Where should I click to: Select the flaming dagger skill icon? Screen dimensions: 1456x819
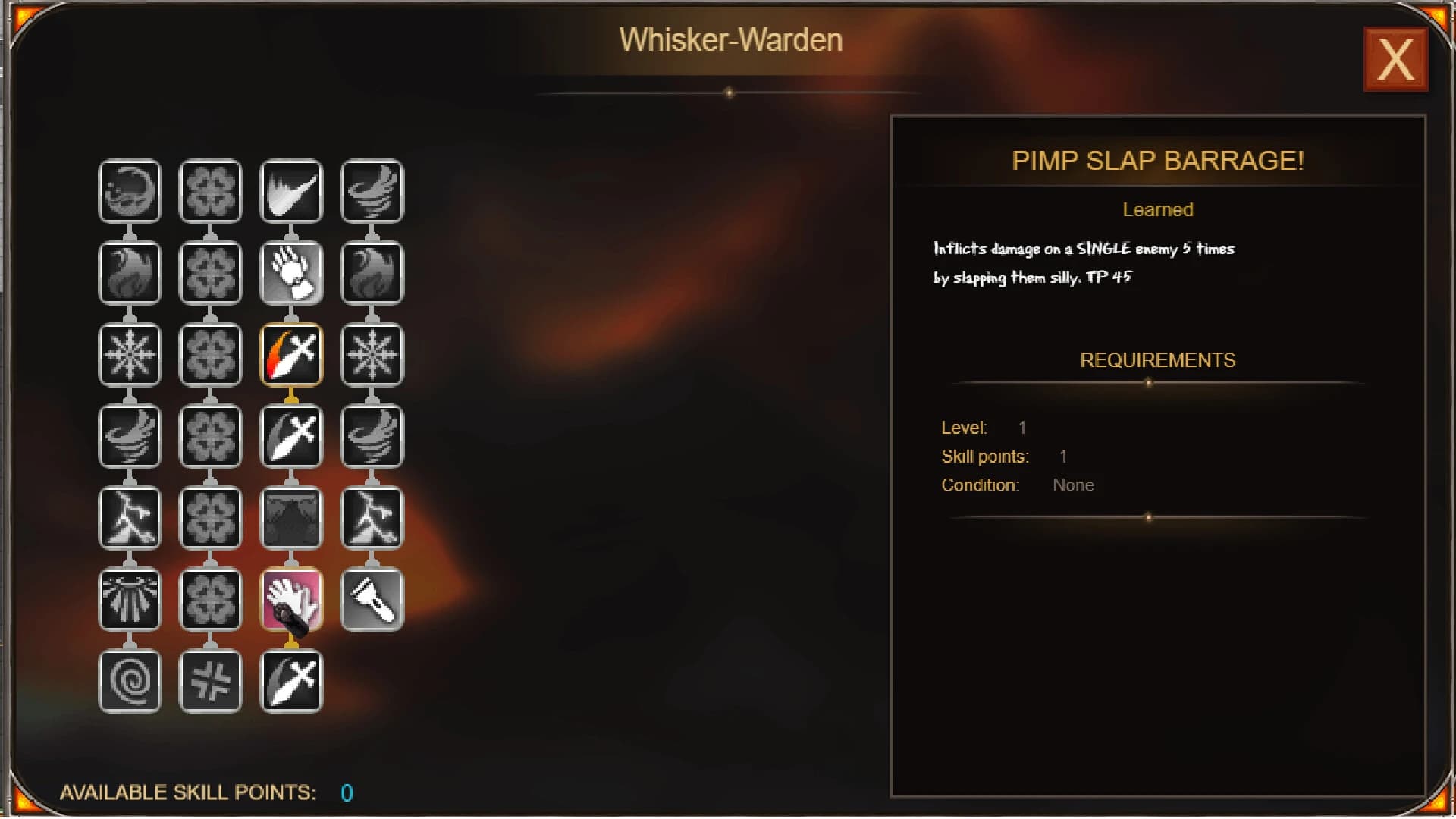tap(292, 355)
